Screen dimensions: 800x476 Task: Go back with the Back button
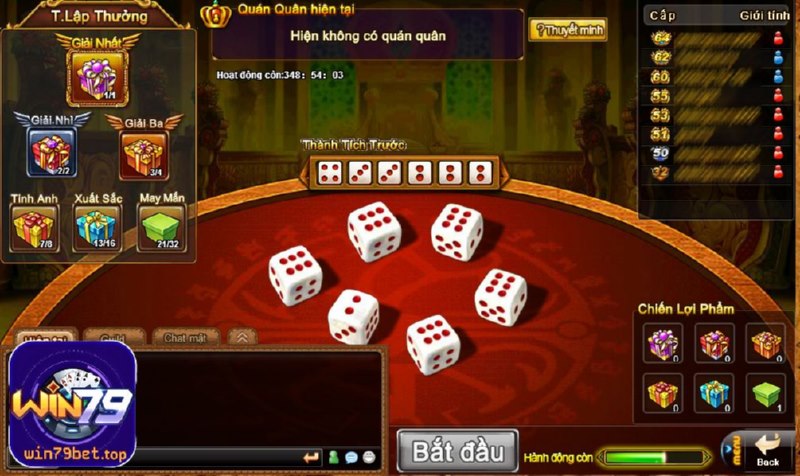tap(768, 451)
